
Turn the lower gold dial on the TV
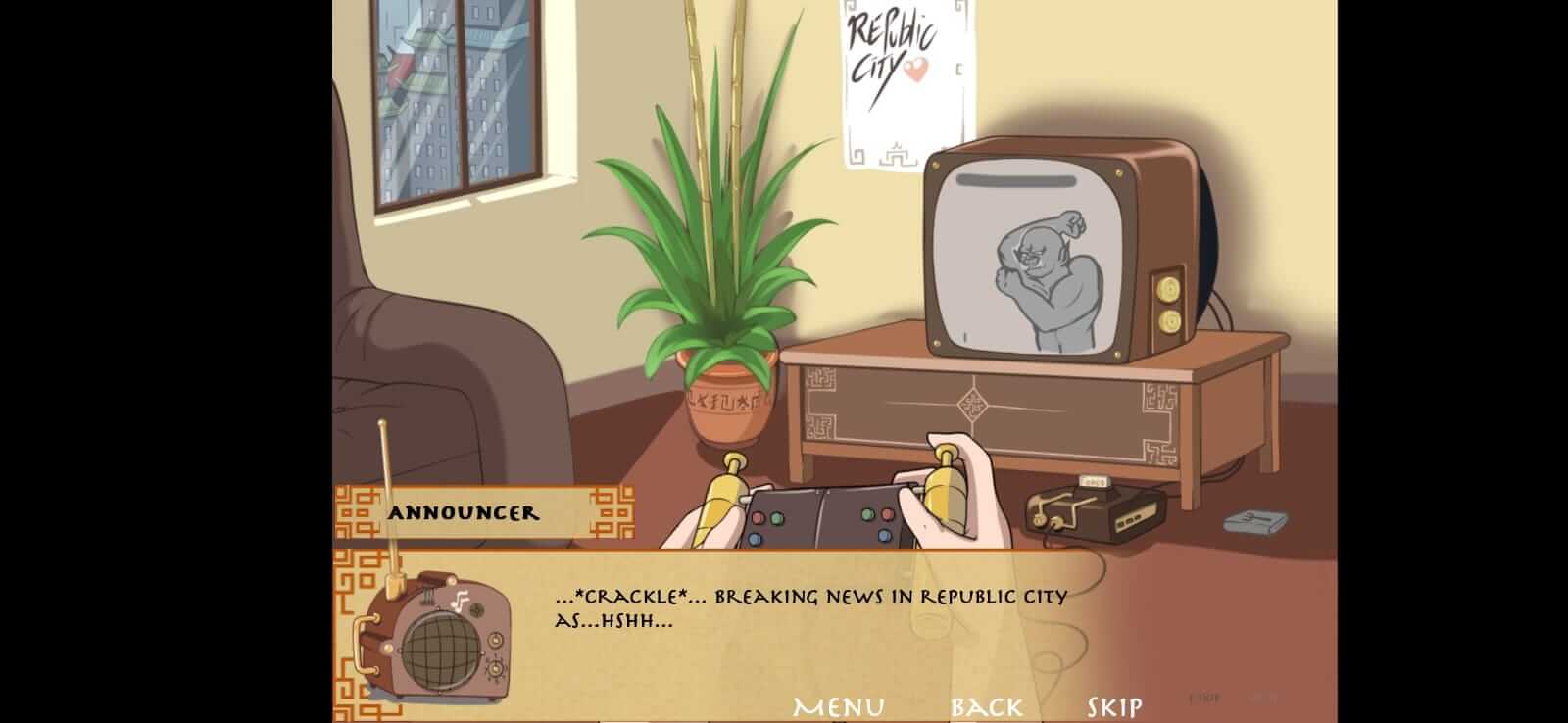click(1171, 319)
